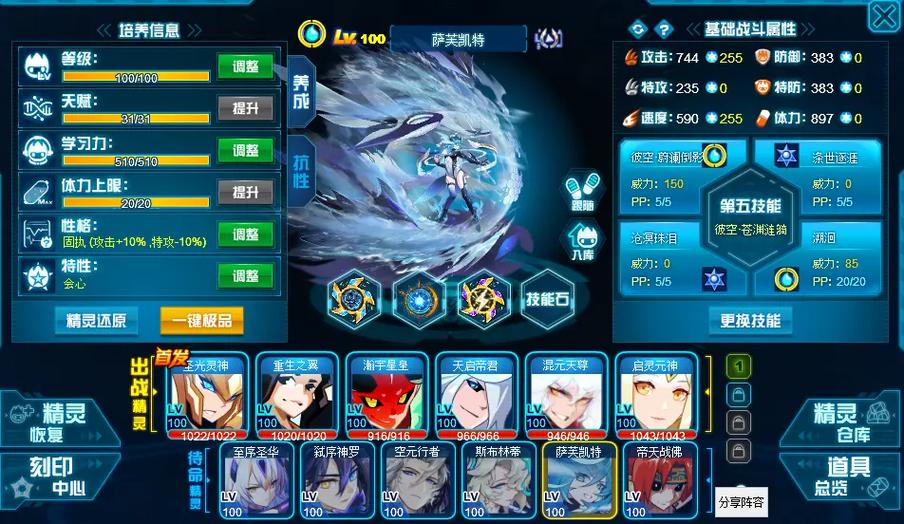Close the spirit info panel

883,16
